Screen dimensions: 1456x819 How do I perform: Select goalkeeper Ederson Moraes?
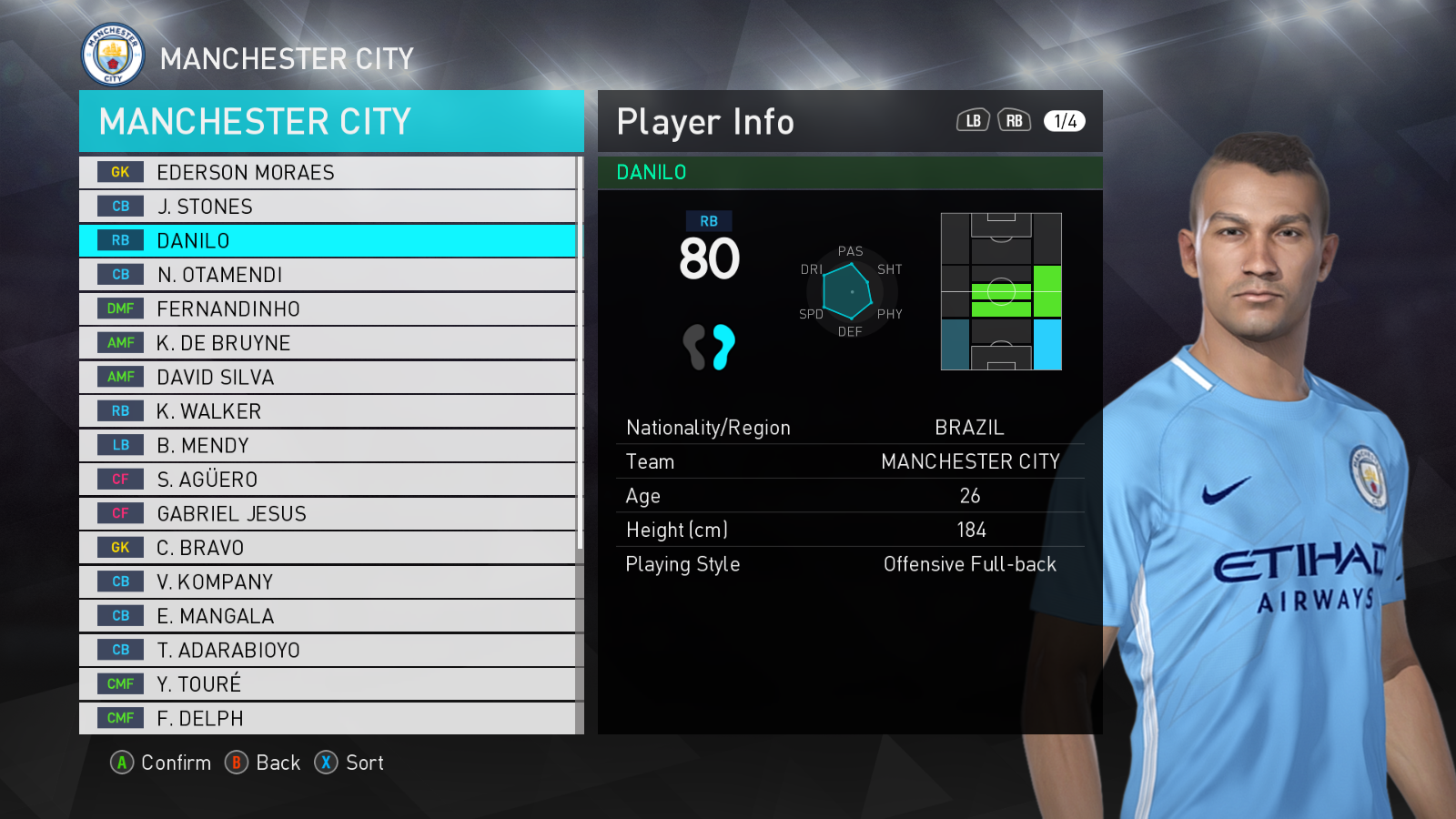coord(328,172)
